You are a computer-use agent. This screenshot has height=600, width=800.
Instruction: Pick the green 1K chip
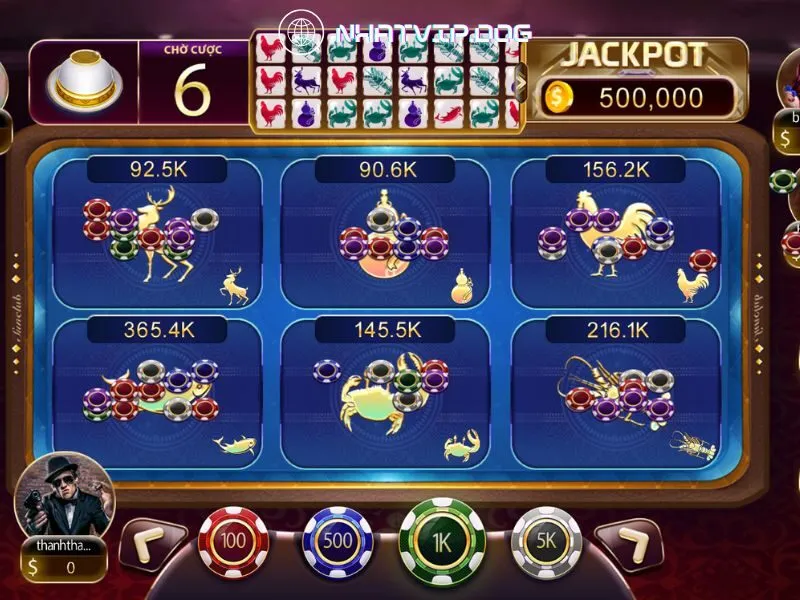(x=441, y=541)
